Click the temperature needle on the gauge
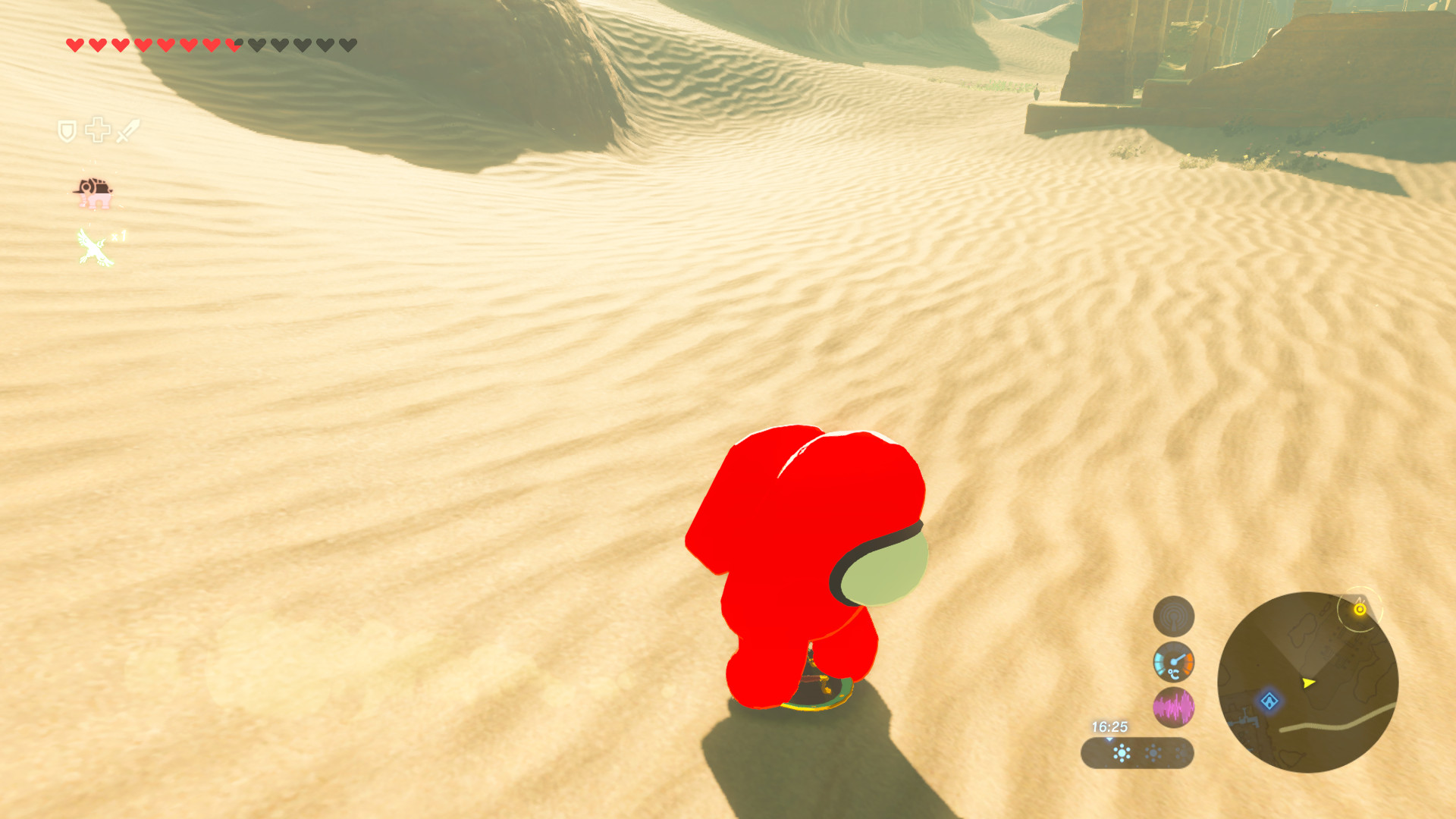Image resolution: width=1456 pixels, height=819 pixels. click(1178, 658)
